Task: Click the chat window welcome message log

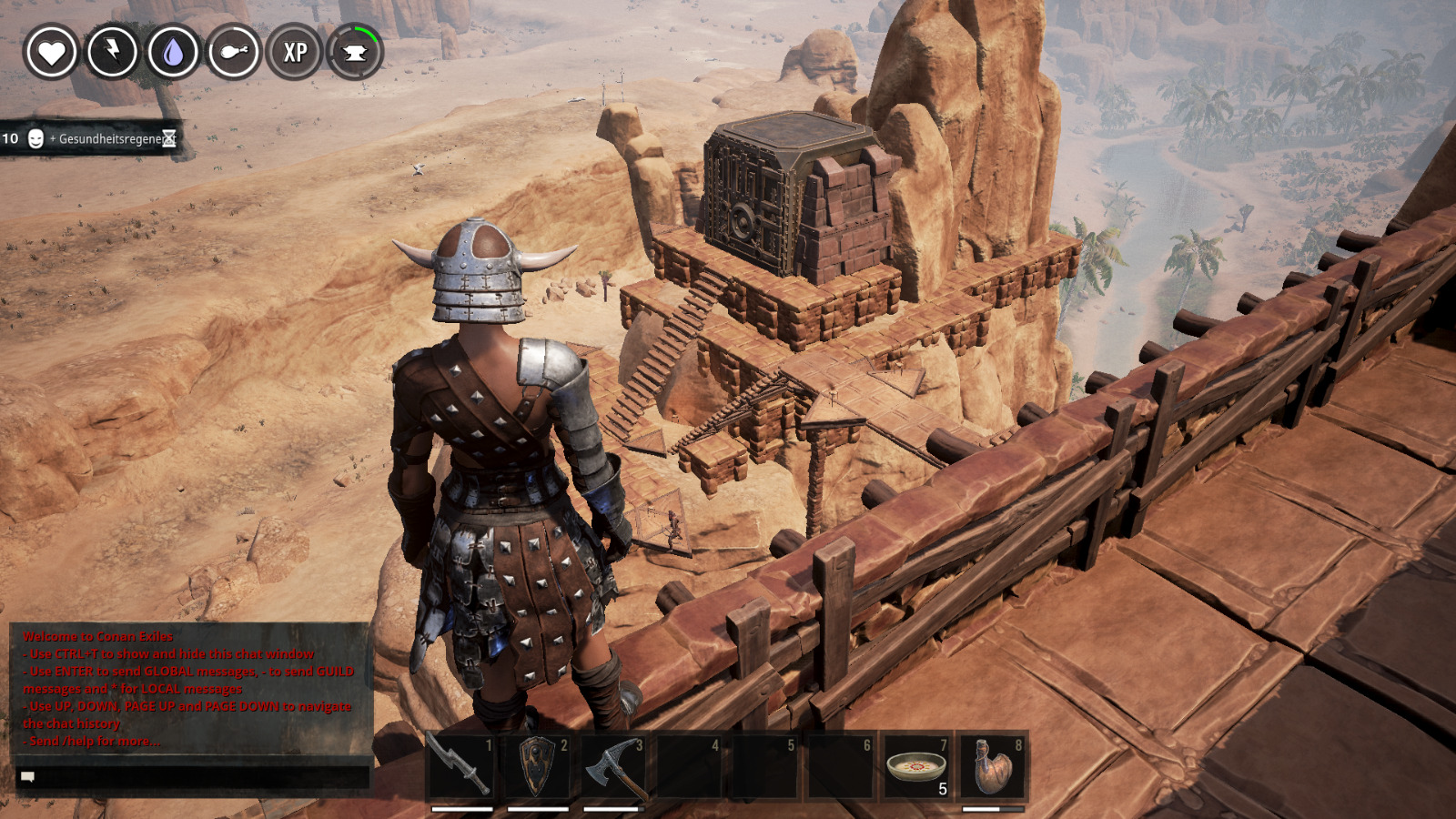Action: coord(189,688)
